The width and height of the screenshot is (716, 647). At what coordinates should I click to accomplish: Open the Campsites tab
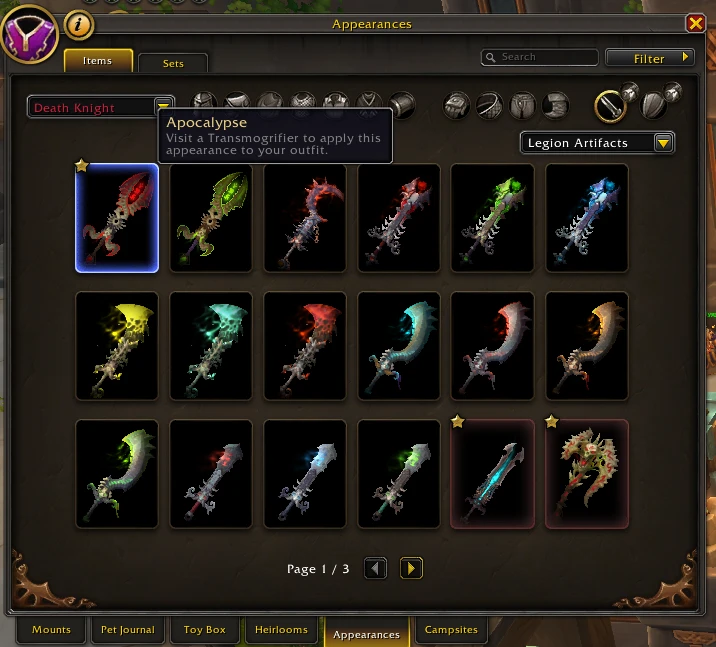pos(451,630)
